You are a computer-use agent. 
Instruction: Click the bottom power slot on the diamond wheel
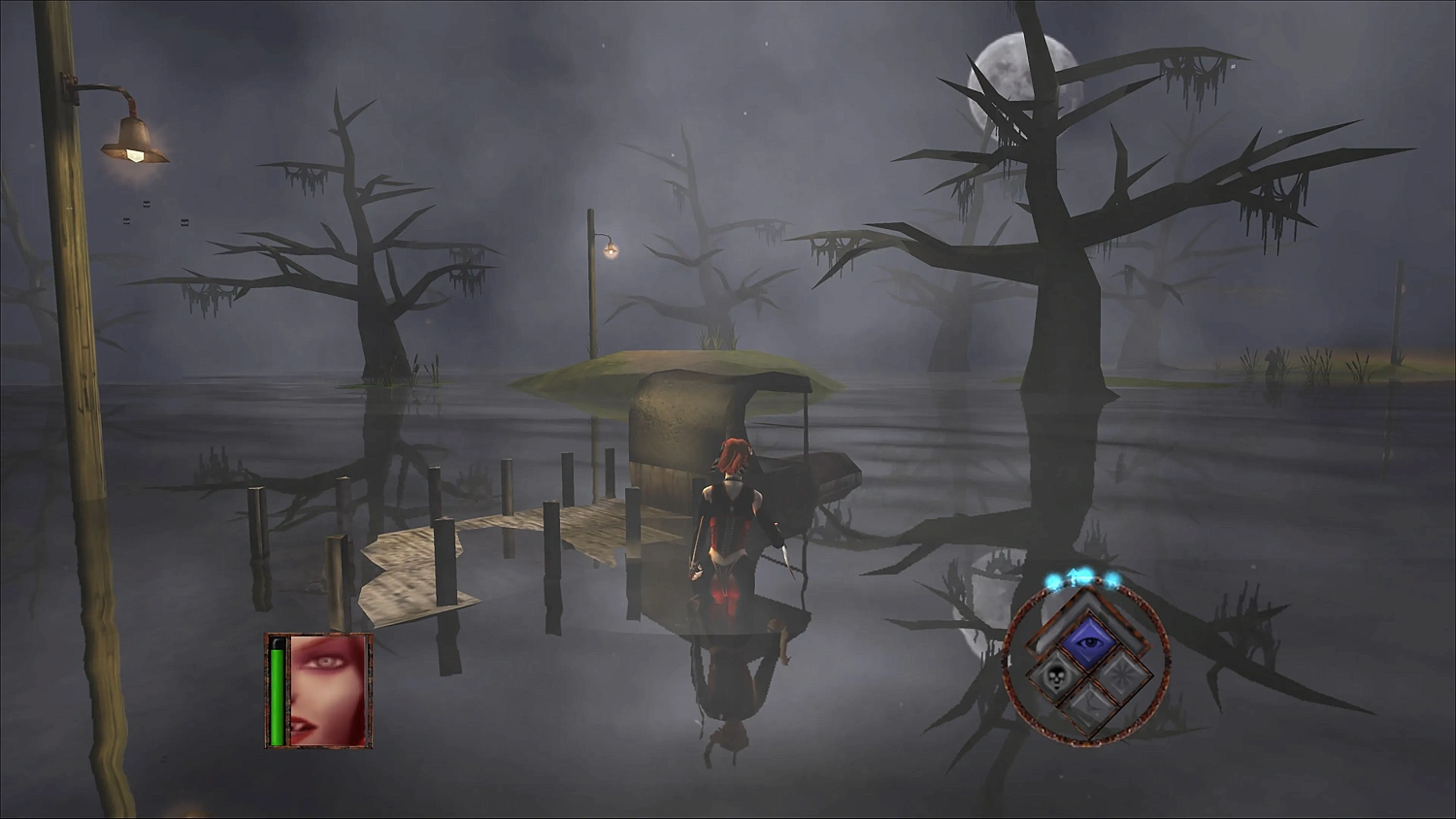tap(1090, 707)
